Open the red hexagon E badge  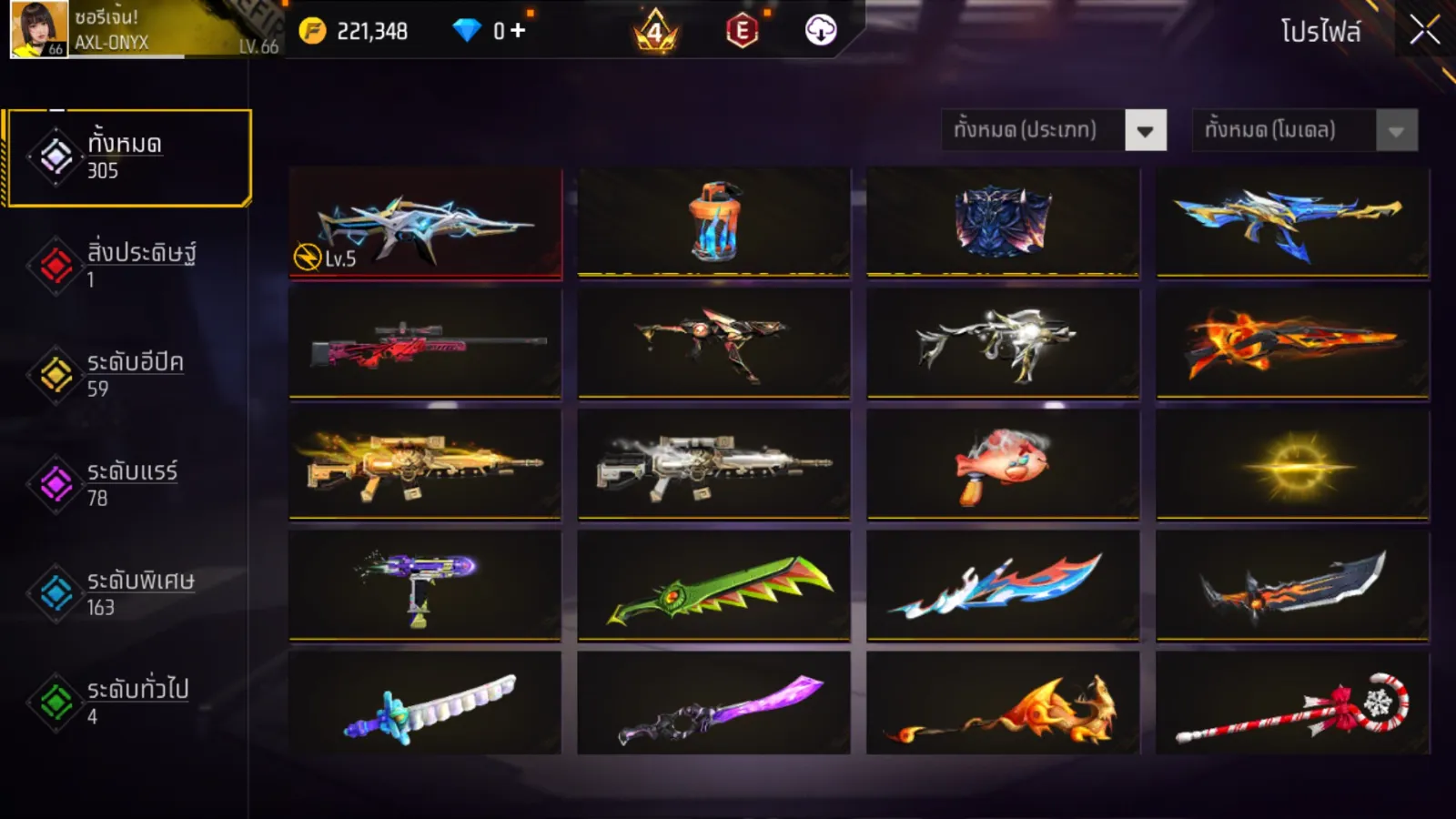click(x=742, y=31)
